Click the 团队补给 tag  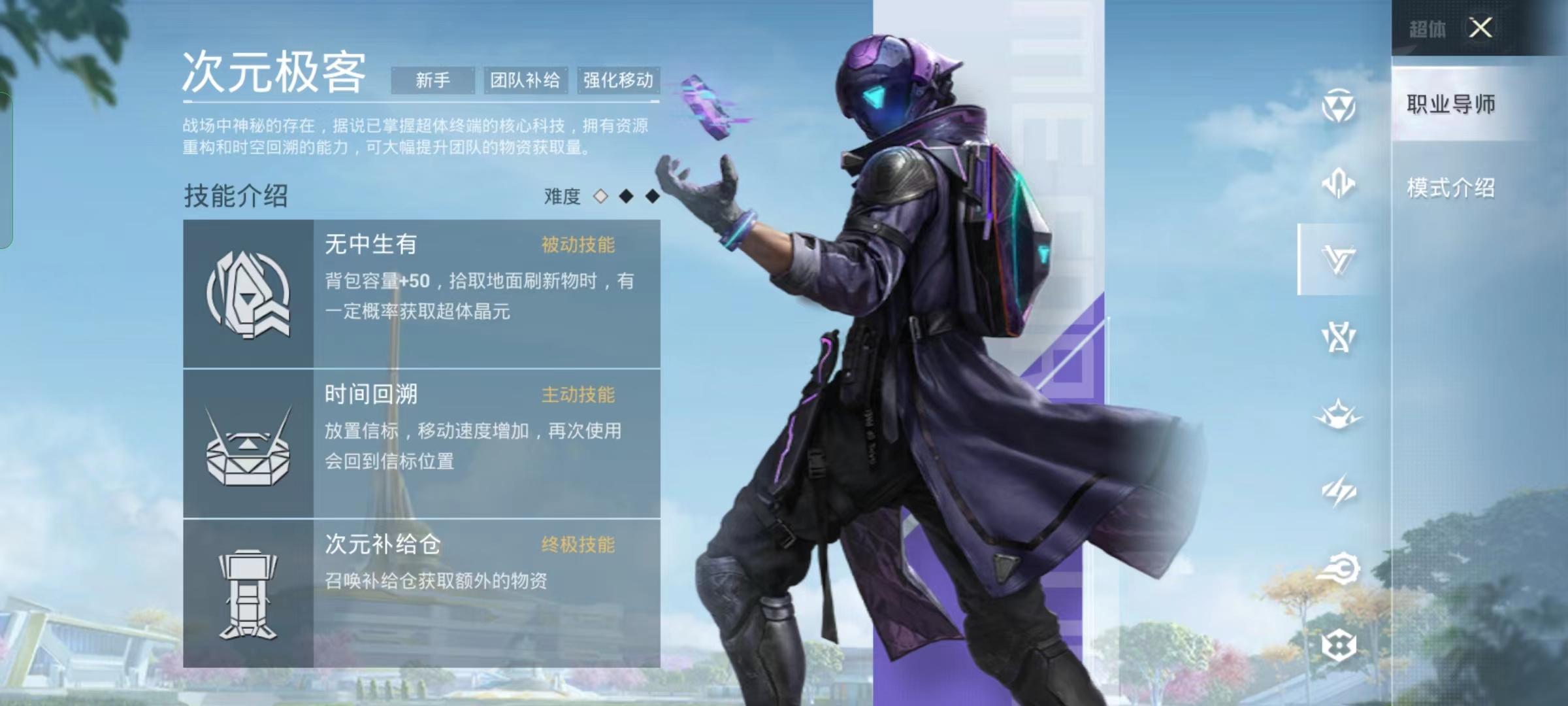tap(525, 78)
